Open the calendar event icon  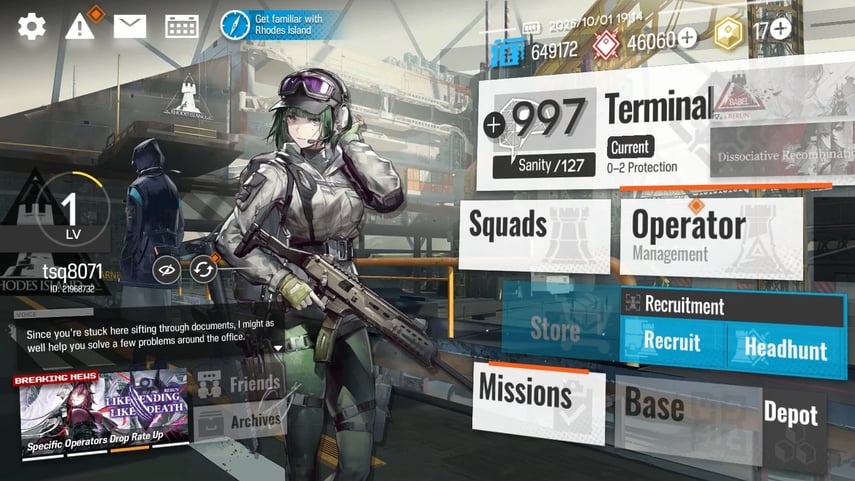point(181,26)
